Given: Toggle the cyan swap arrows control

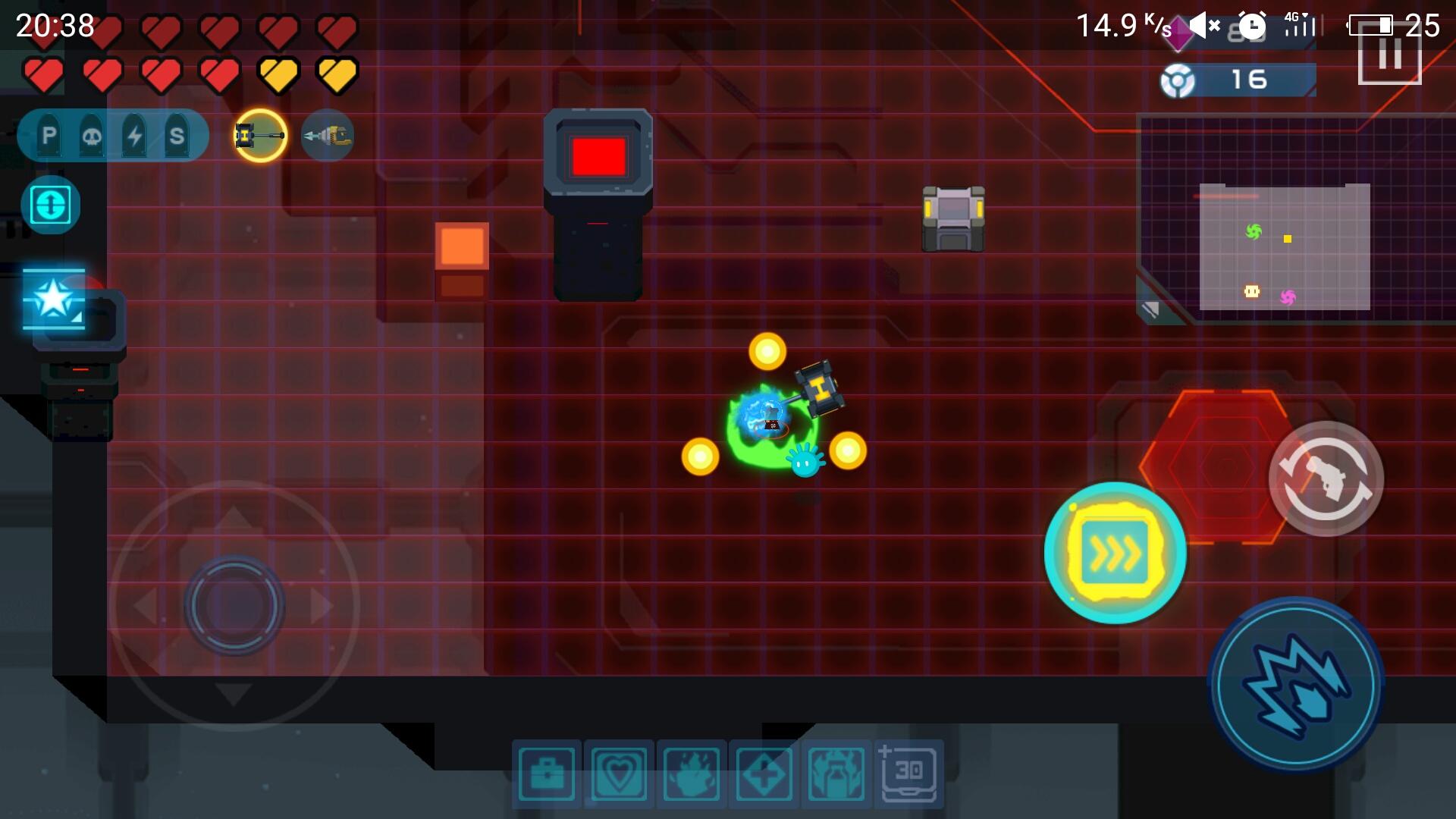Looking at the screenshot, I should (50, 203).
